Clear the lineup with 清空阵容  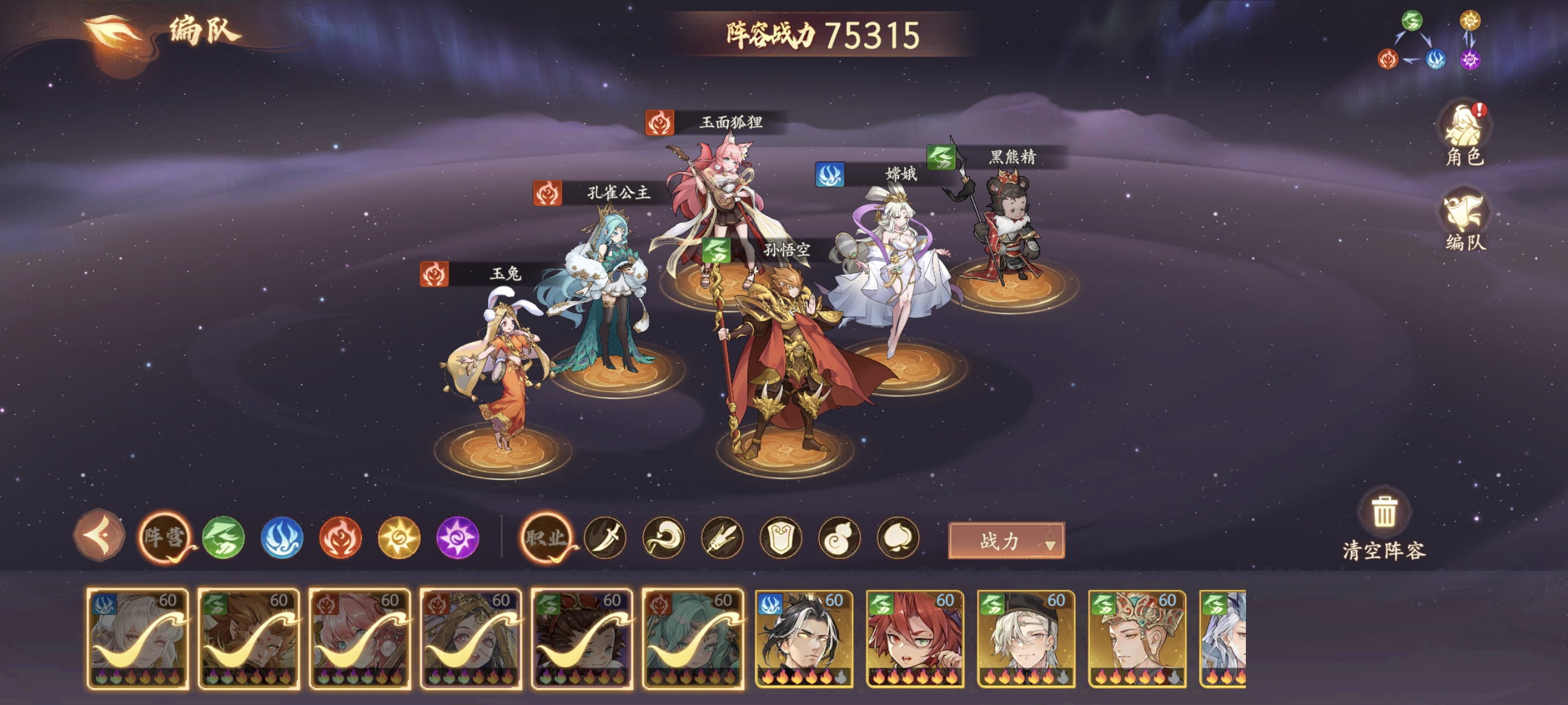coord(1384,524)
